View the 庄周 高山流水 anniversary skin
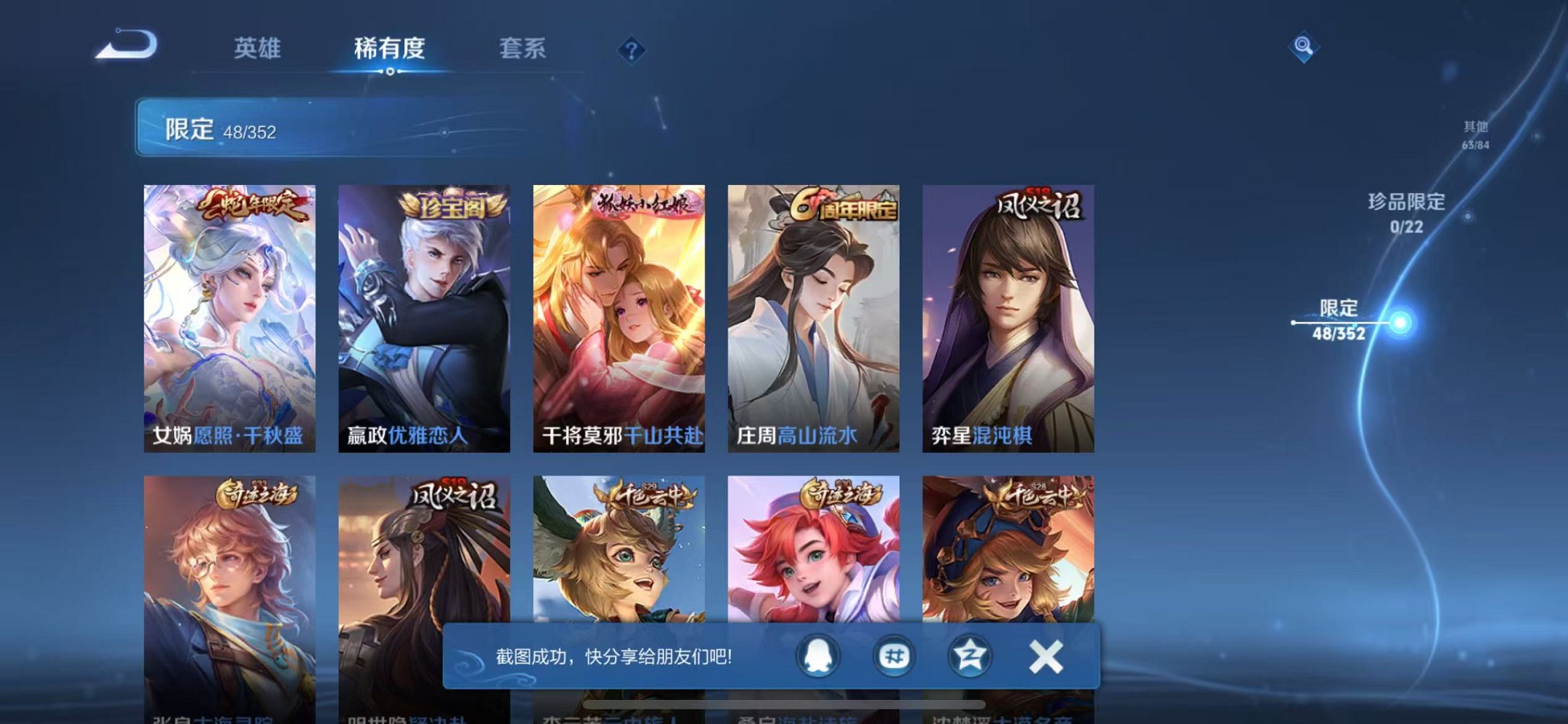The image size is (1568, 724). [x=814, y=313]
